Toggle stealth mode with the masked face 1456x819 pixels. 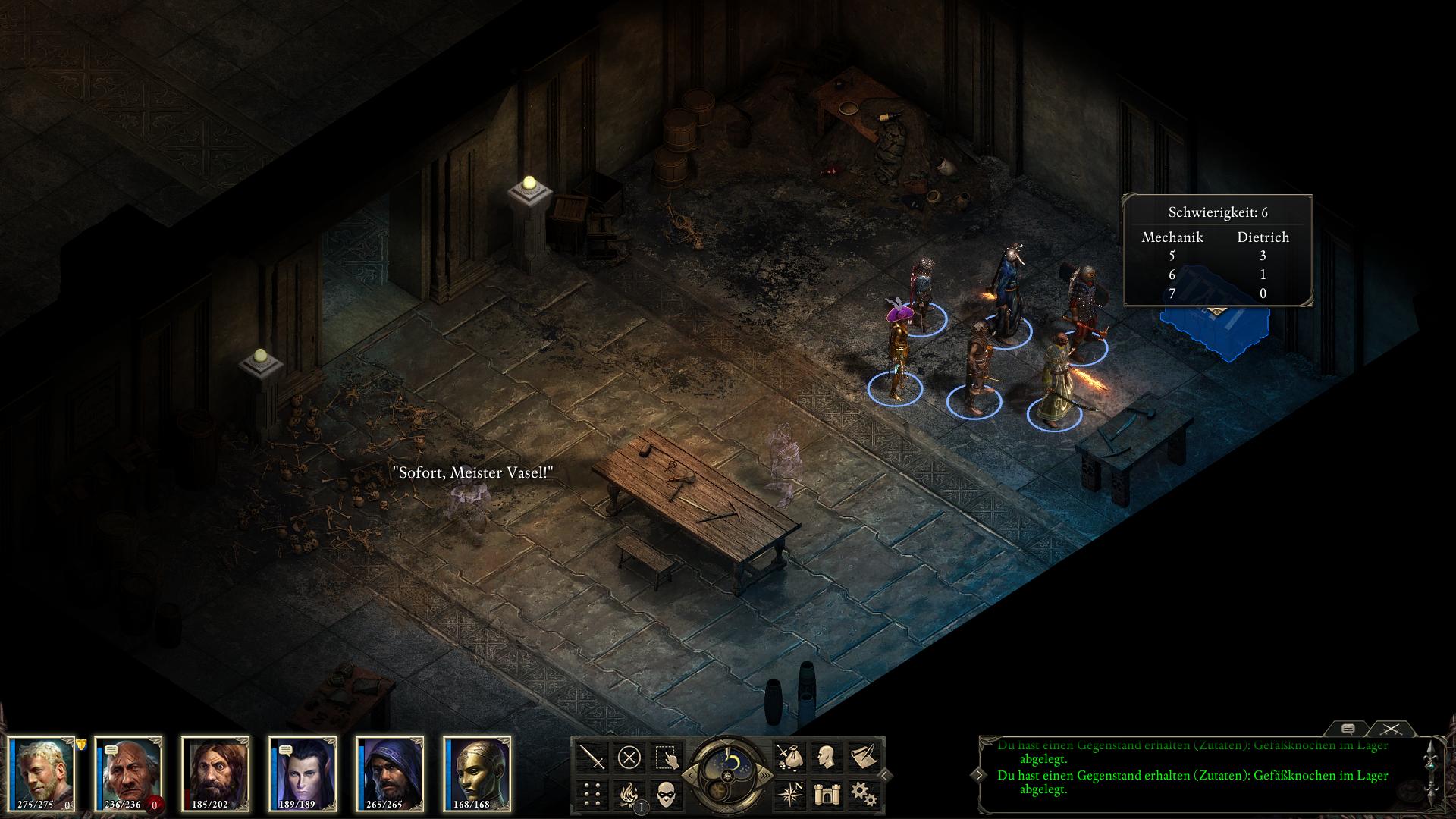pos(667,793)
